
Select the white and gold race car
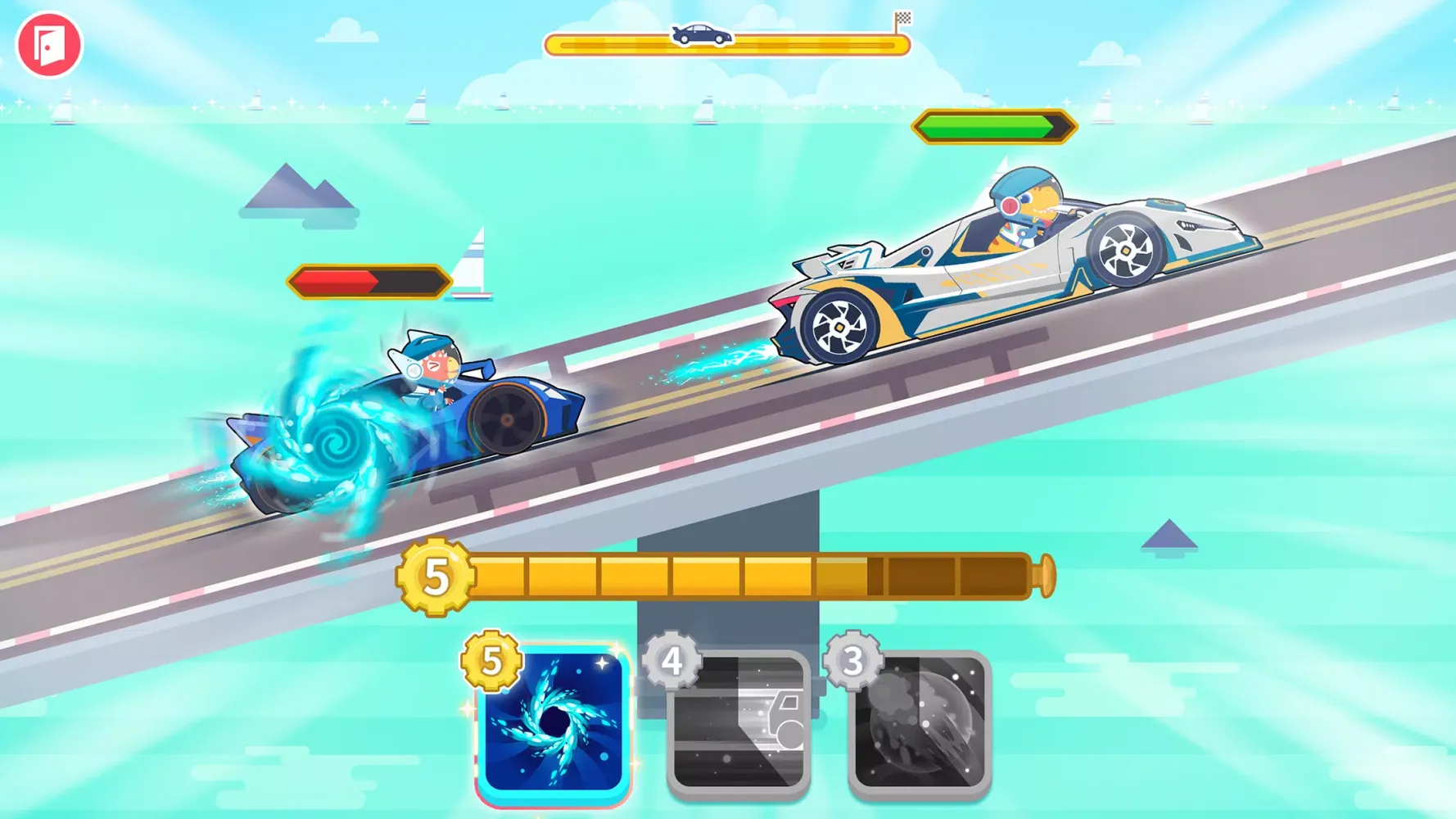click(1007, 270)
